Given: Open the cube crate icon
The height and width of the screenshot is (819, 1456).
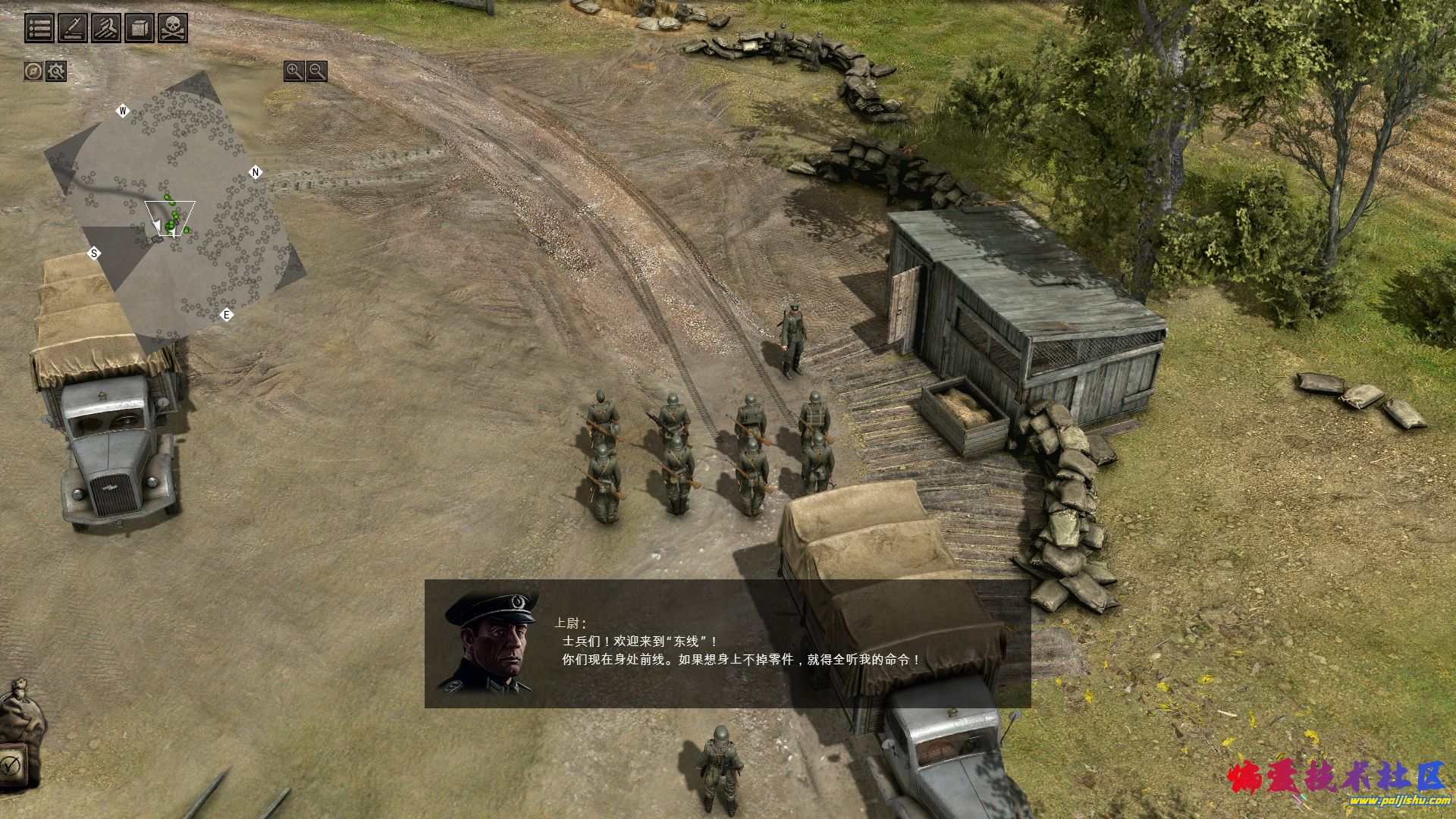Looking at the screenshot, I should tap(139, 28).
